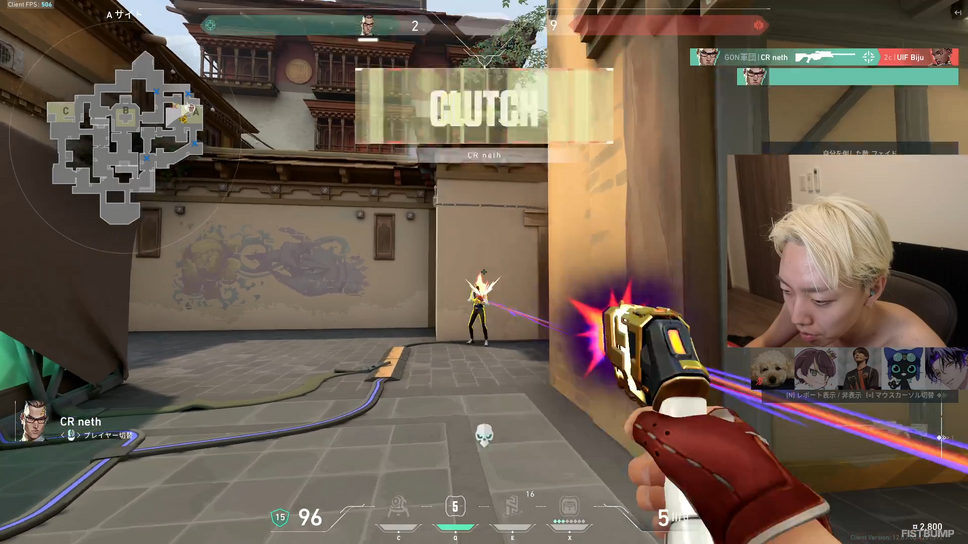968x544 pixels.
Task: Activate the Headhunter pistol ability slot
Action: pyautogui.click(x=455, y=508)
